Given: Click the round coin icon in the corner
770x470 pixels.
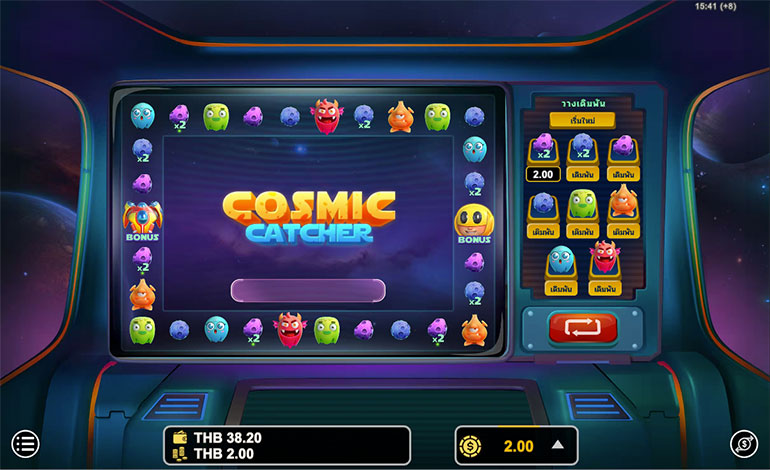Looking at the screenshot, I should pos(745,445).
